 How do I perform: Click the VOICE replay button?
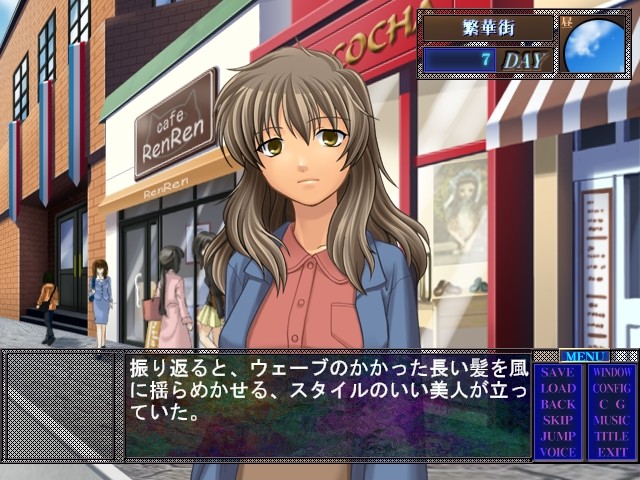[x=558, y=452]
